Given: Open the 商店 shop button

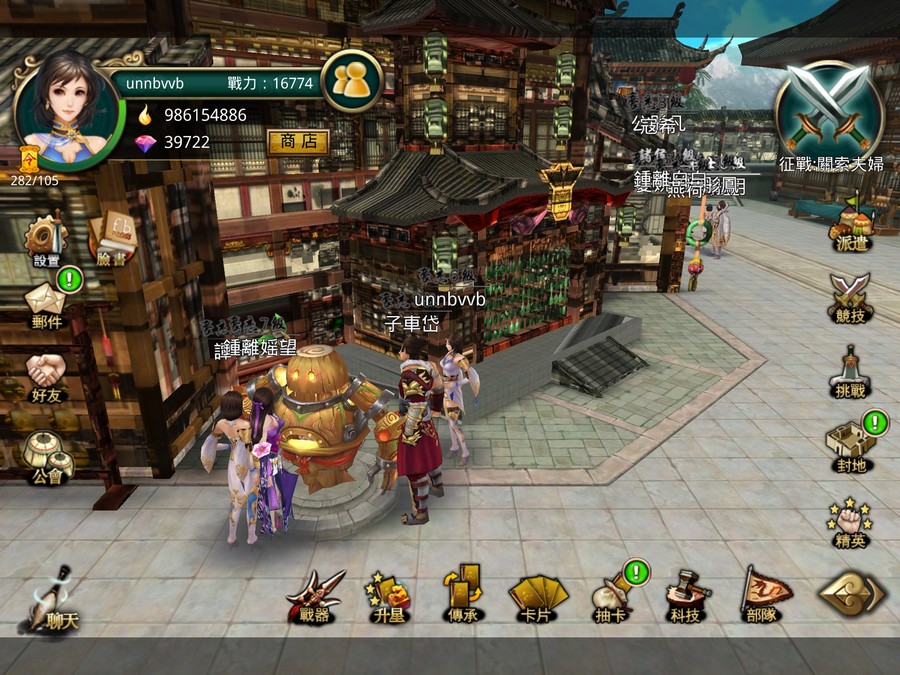Looking at the screenshot, I should (298, 142).
